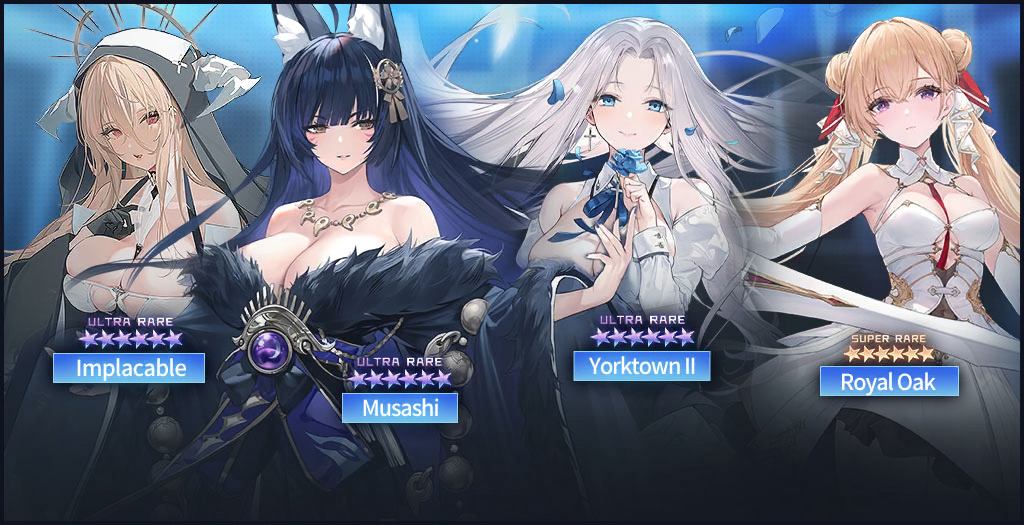Click the Yorktown II label
Image resolution: width=1024 pixels, height=525 pixels.
(x=641, y=366)
